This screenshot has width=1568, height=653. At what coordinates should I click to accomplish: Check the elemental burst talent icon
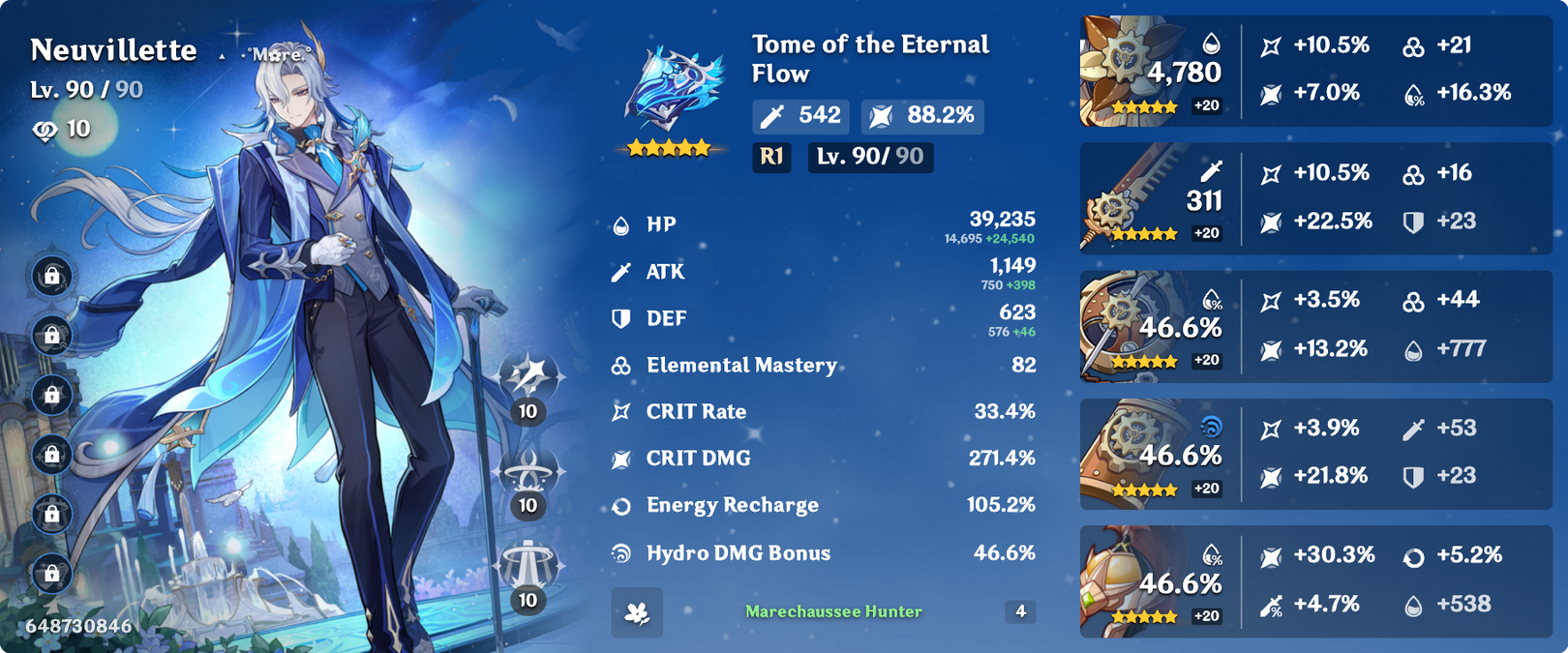[x=528, y=566]
